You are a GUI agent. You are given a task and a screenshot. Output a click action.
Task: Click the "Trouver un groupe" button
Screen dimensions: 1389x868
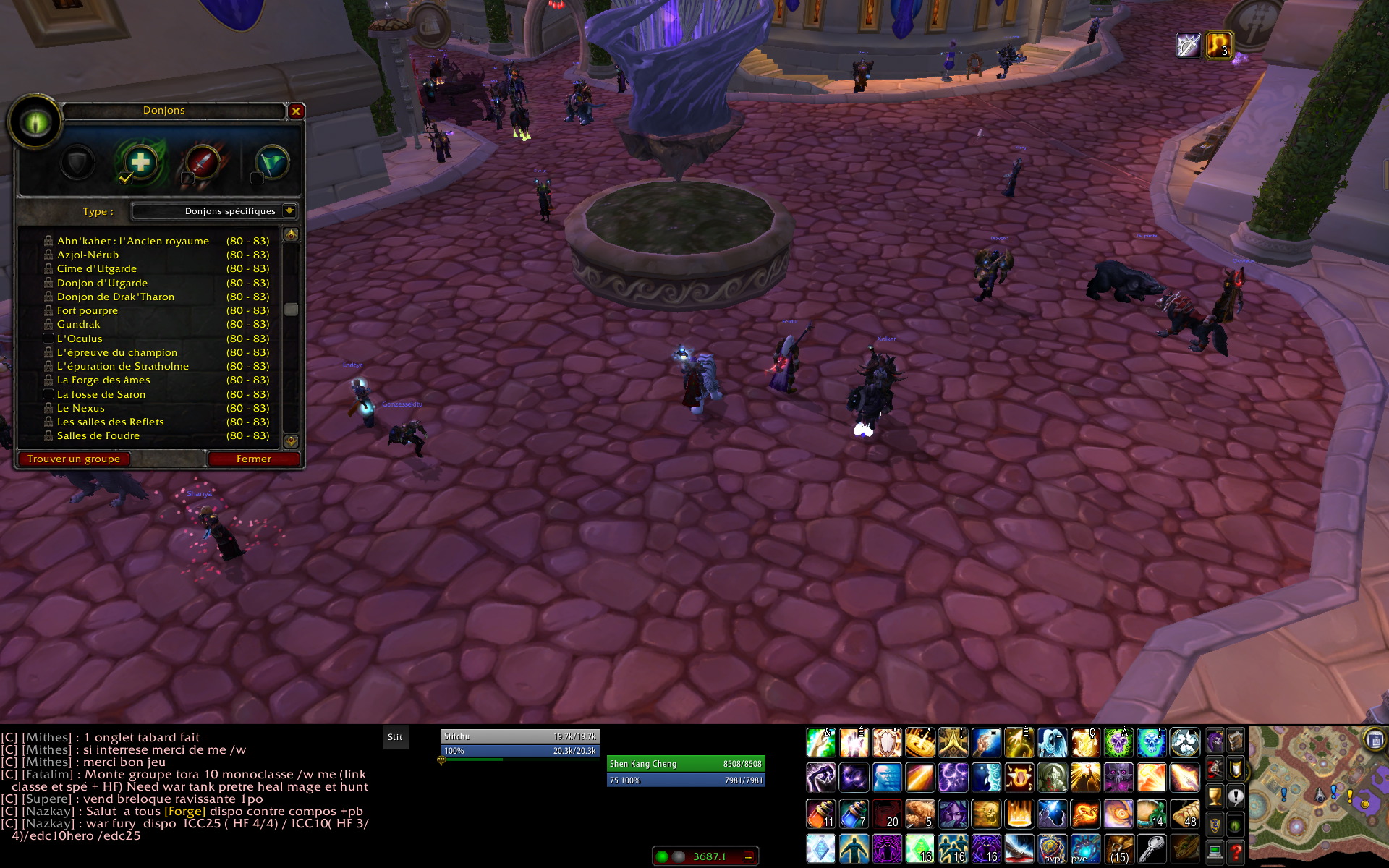click(x=74, y=459)
